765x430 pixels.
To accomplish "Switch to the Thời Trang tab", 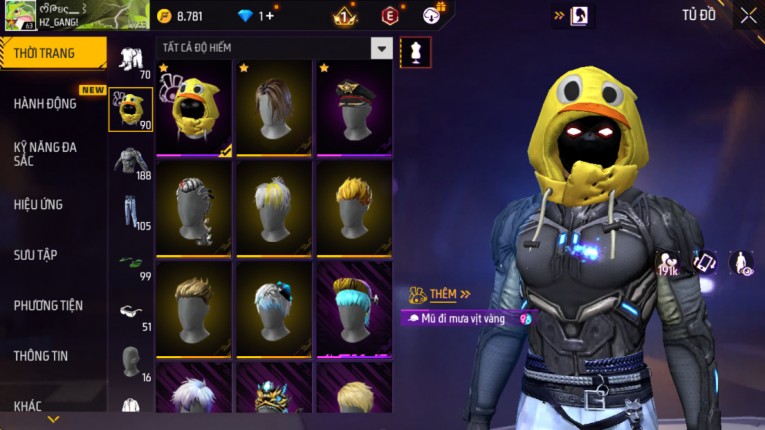I will (x=52, y=53).
